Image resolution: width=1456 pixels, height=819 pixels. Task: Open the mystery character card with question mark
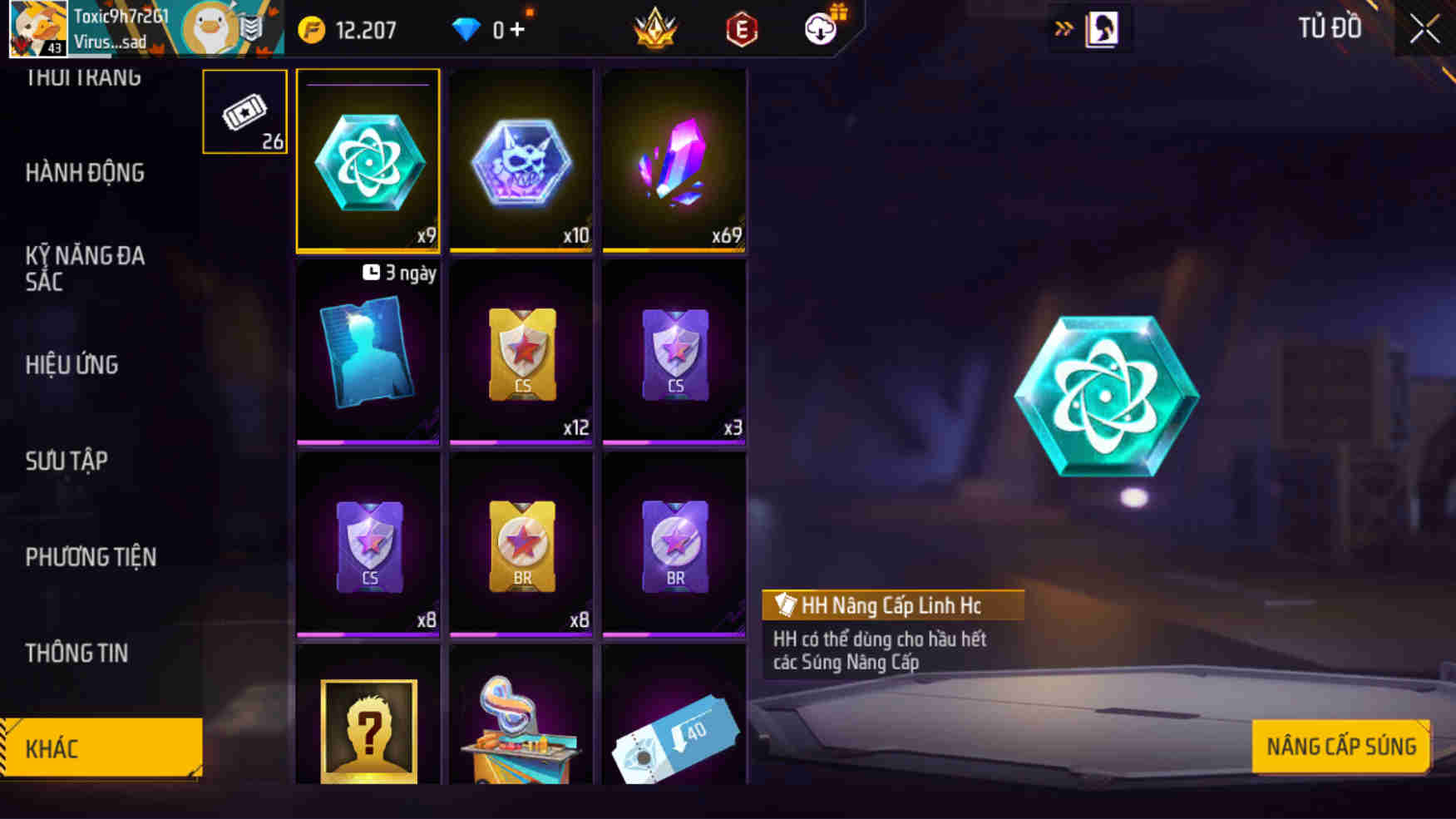click(367, 732)
